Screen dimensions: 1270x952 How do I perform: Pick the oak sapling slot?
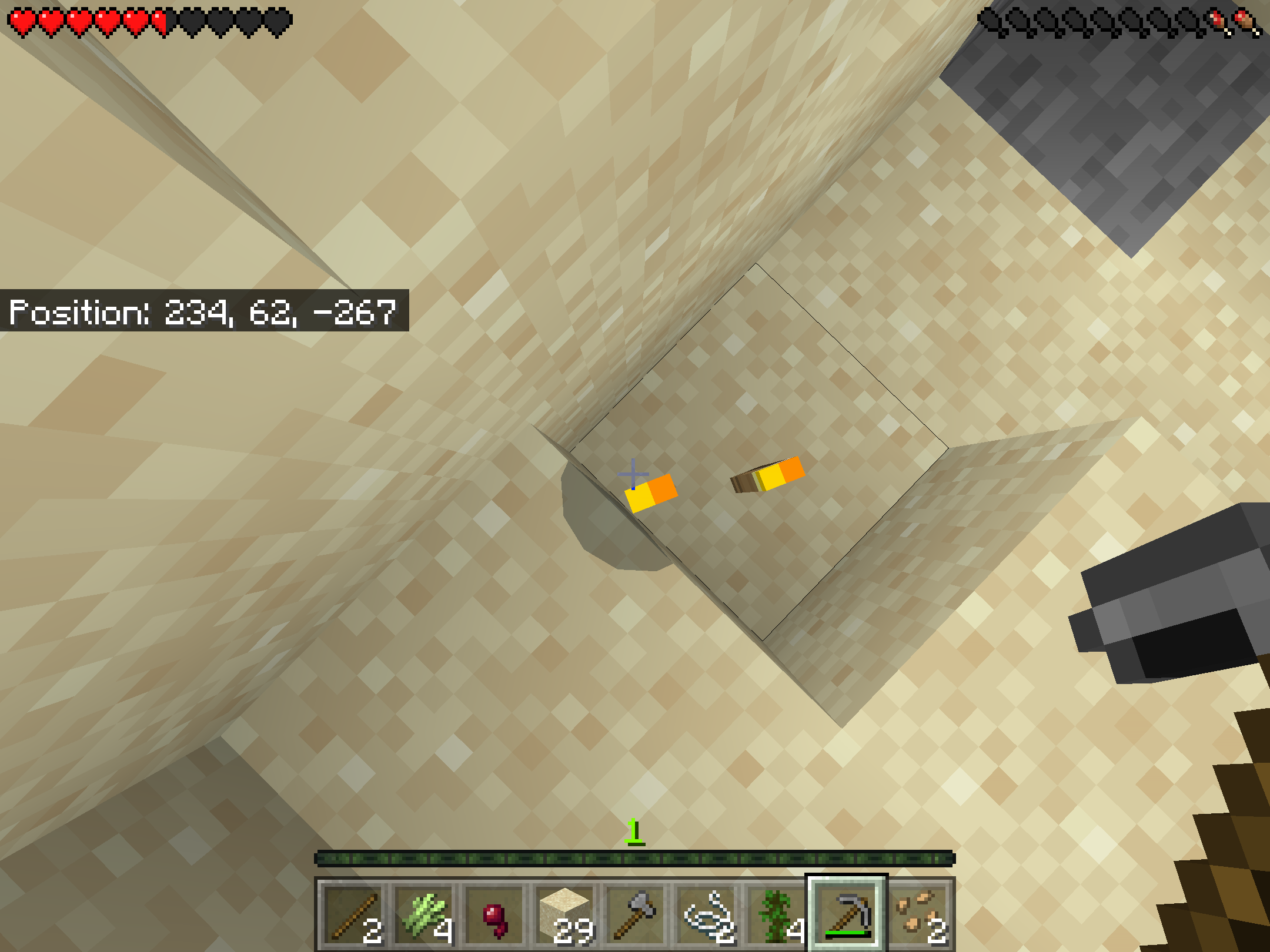coord(776,914)
